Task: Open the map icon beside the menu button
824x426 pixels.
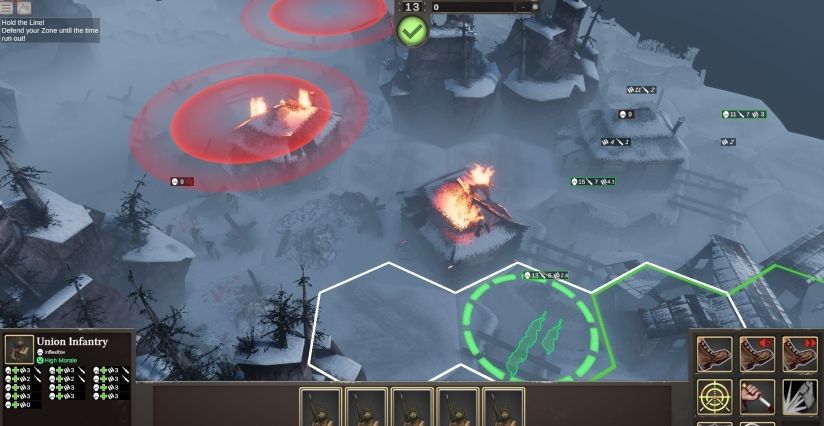Action: pos(24,7)
